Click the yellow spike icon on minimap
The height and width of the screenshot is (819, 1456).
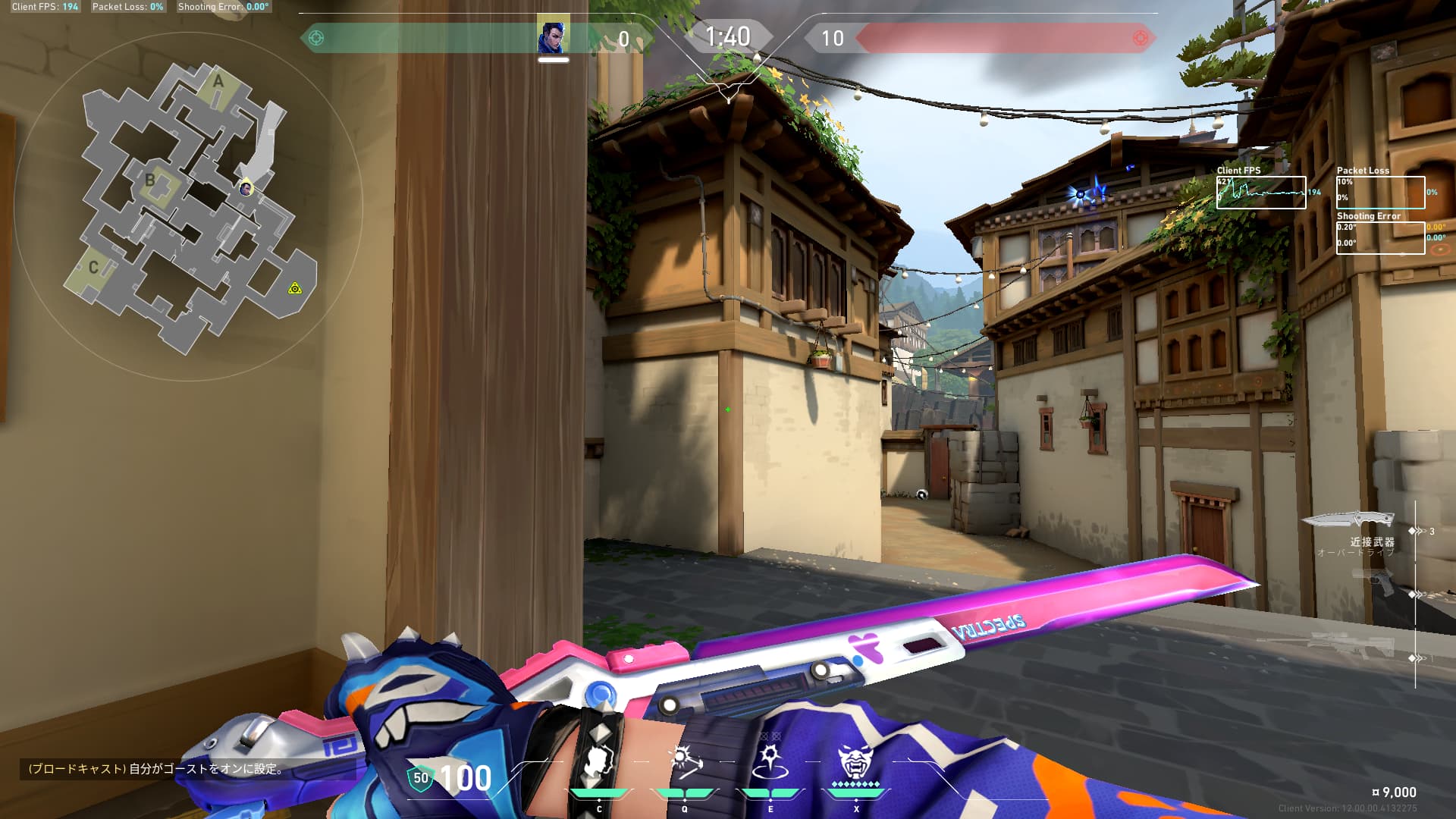click(x=295, y=288)
